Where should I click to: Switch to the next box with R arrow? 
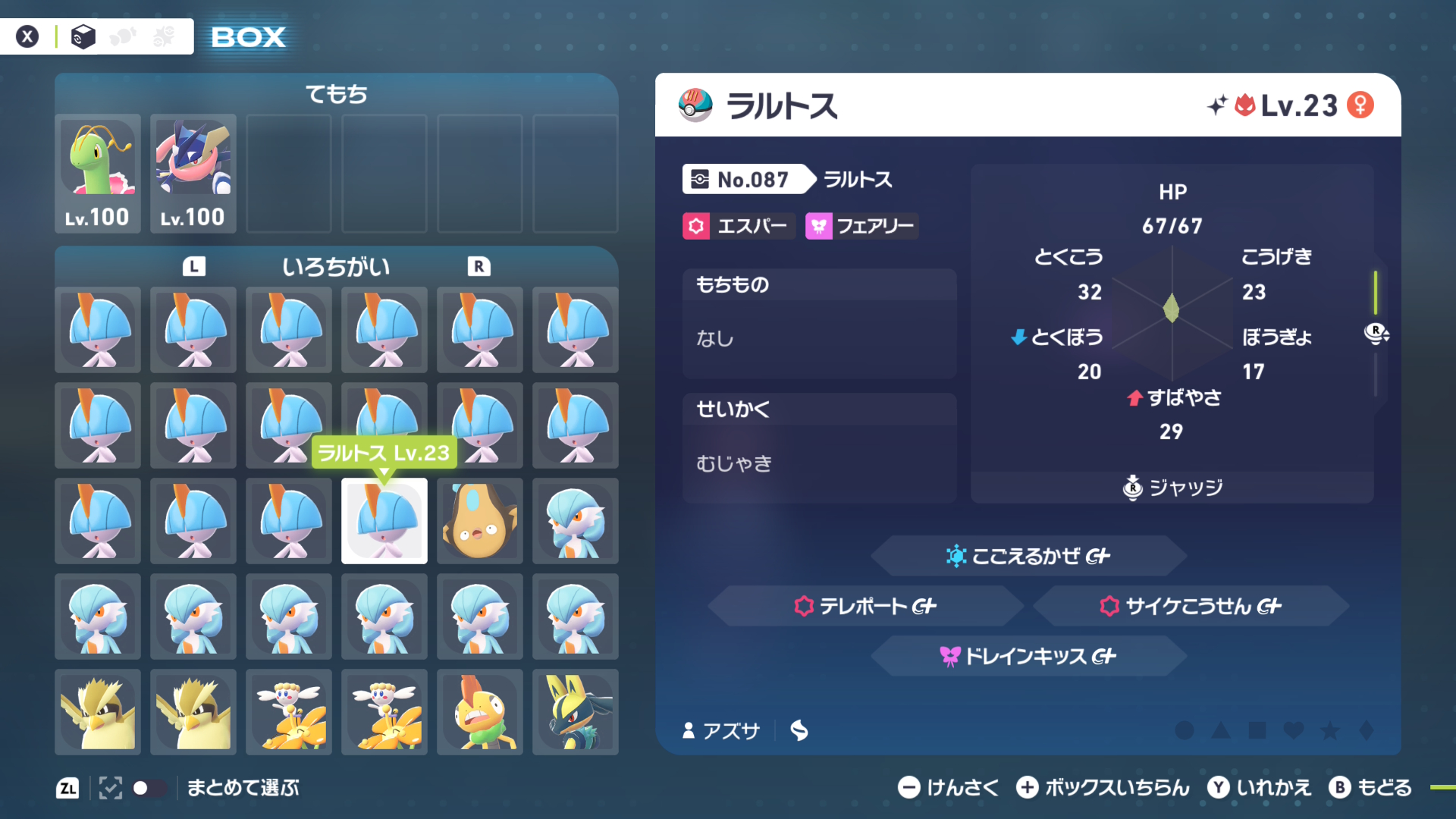(x=479, y=266)
